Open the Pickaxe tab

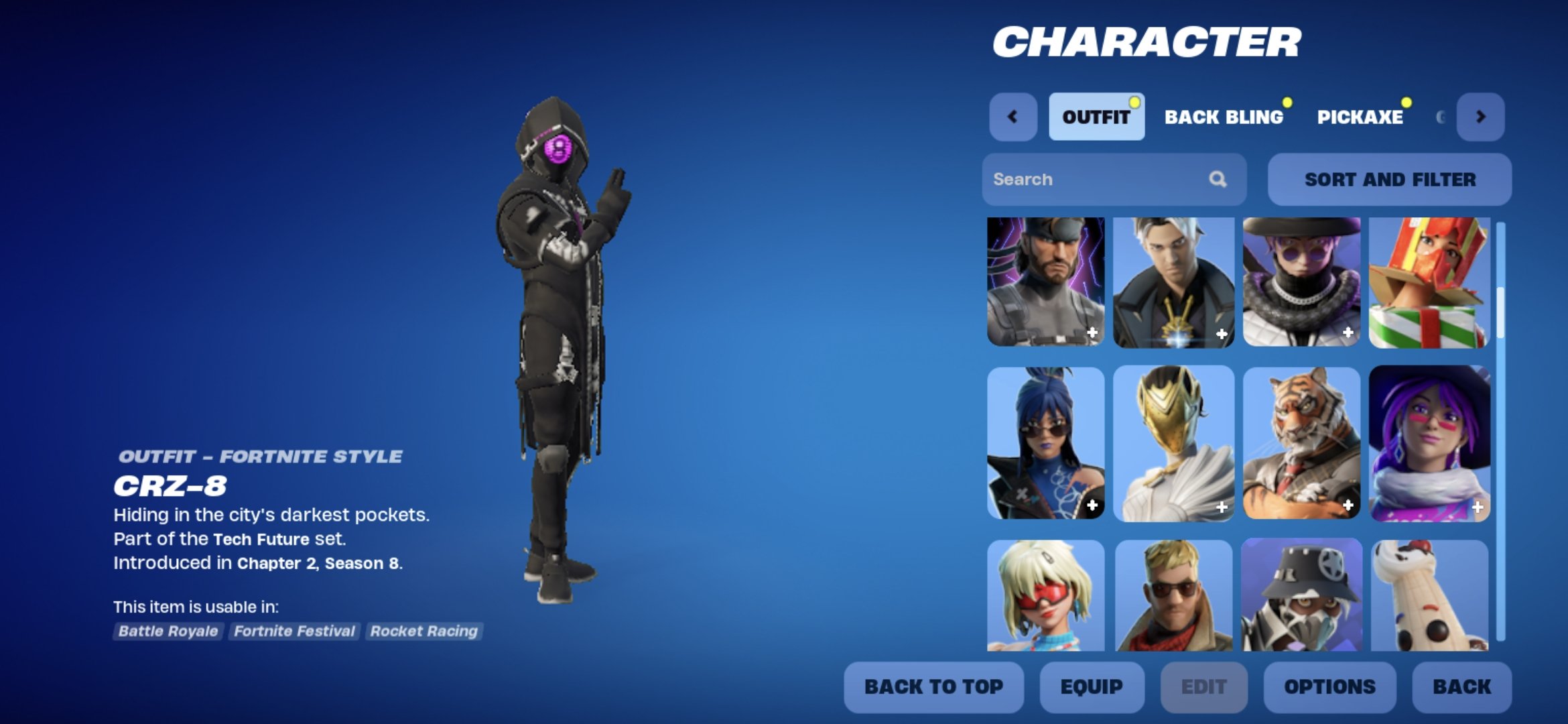(1360, 117)
